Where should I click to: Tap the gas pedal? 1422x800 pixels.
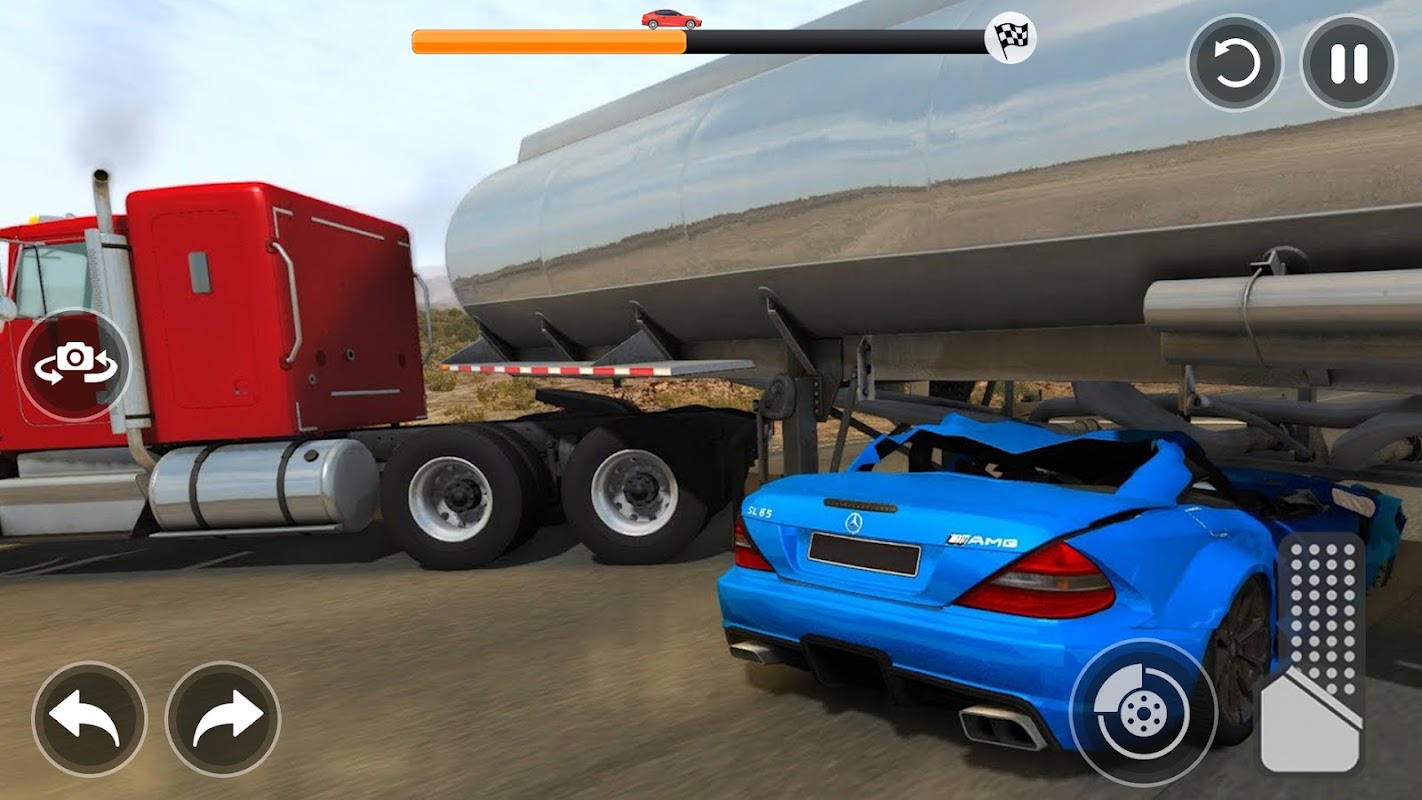click(1313, 656)
